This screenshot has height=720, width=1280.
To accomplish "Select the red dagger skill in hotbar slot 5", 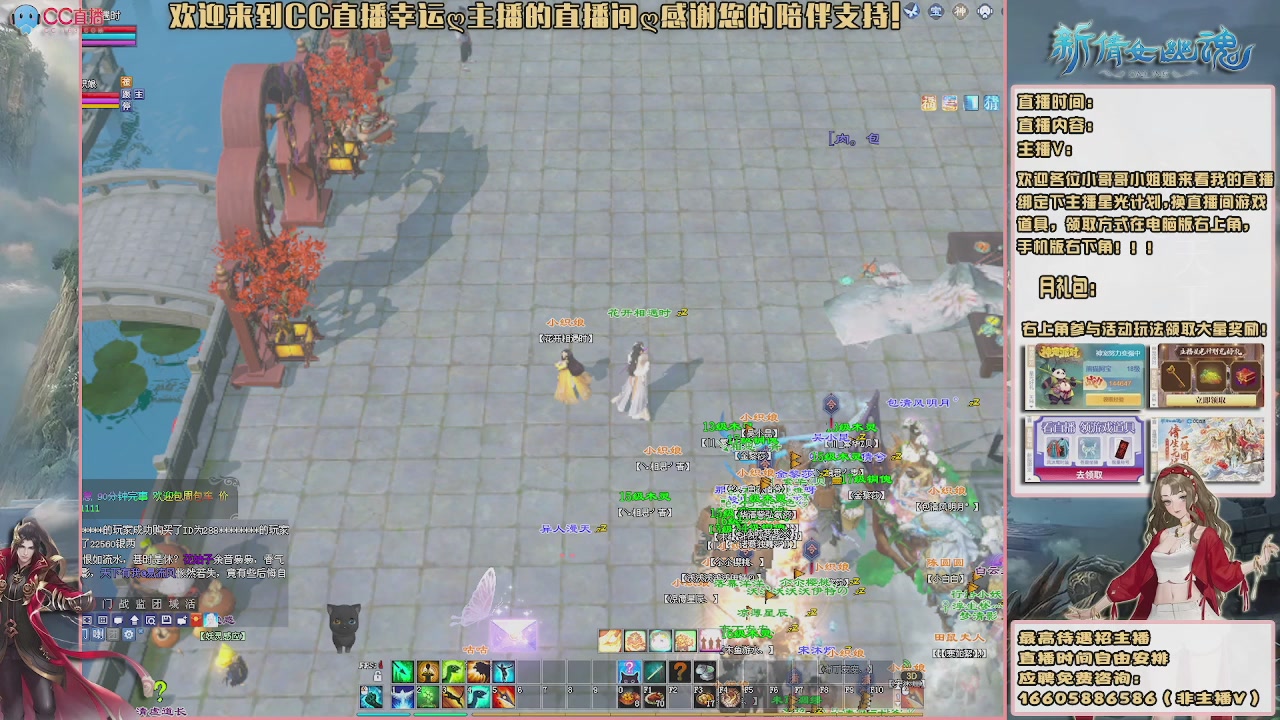I will tap(503, 697).
